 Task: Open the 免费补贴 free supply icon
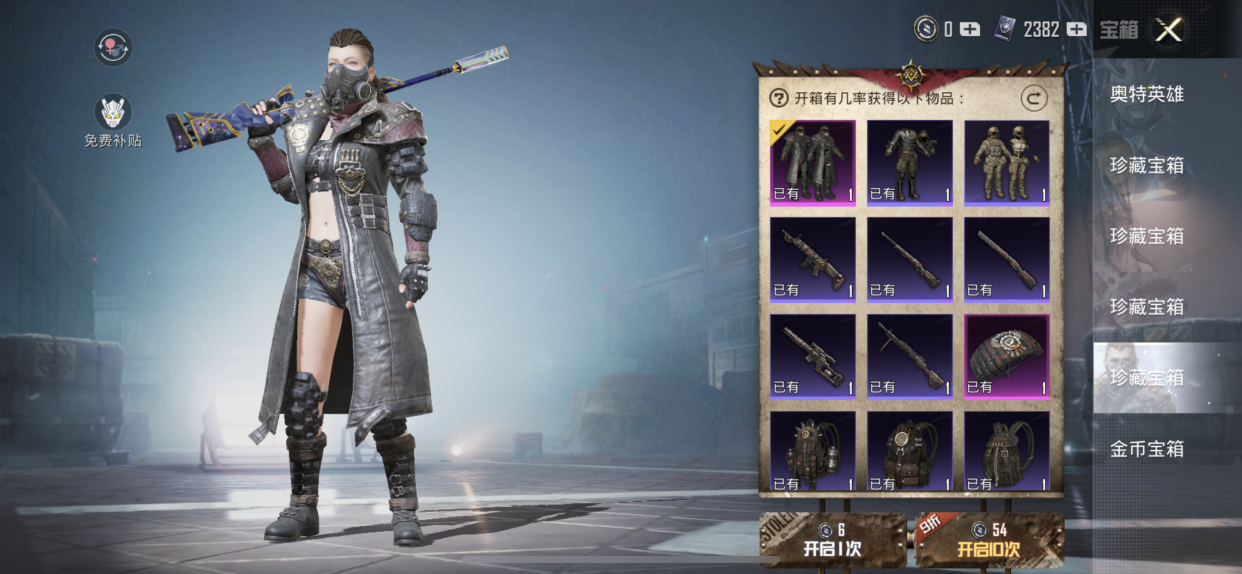pyautogui.click(x=113, y=112)
